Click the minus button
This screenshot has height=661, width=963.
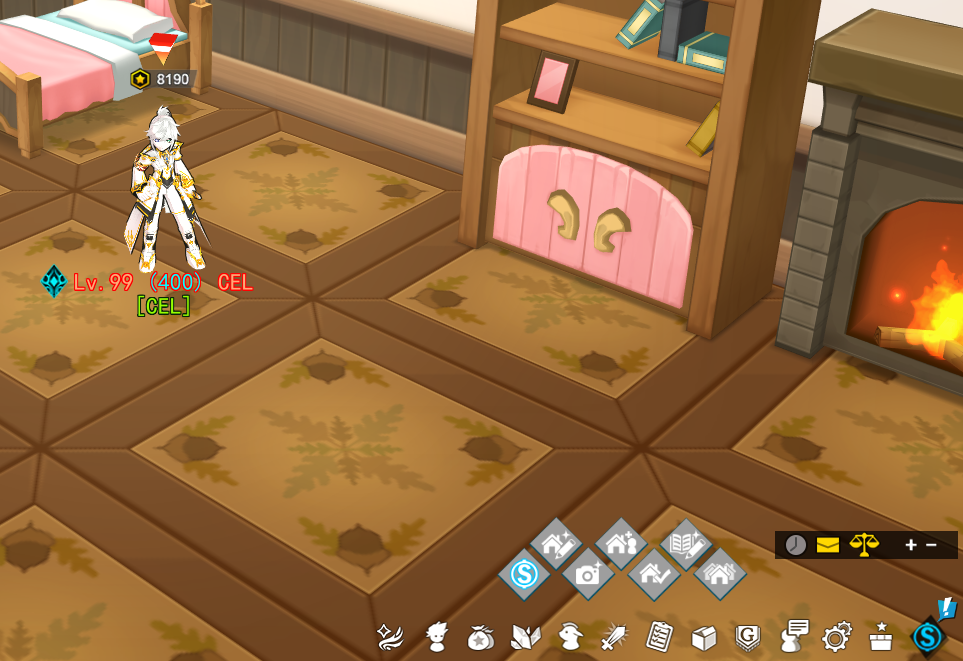[x=932, y=545]
